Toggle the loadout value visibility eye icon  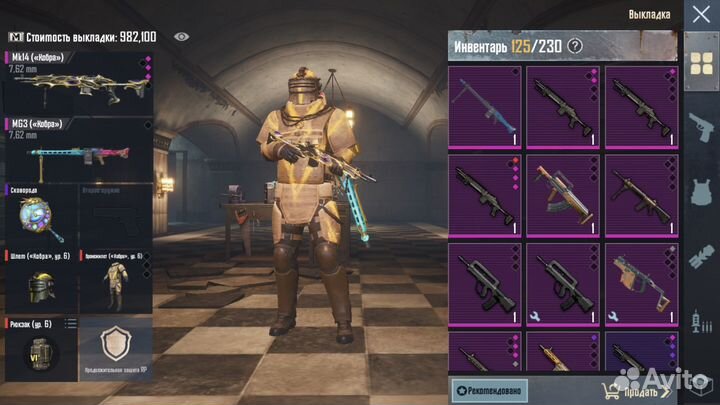[181, 36]
